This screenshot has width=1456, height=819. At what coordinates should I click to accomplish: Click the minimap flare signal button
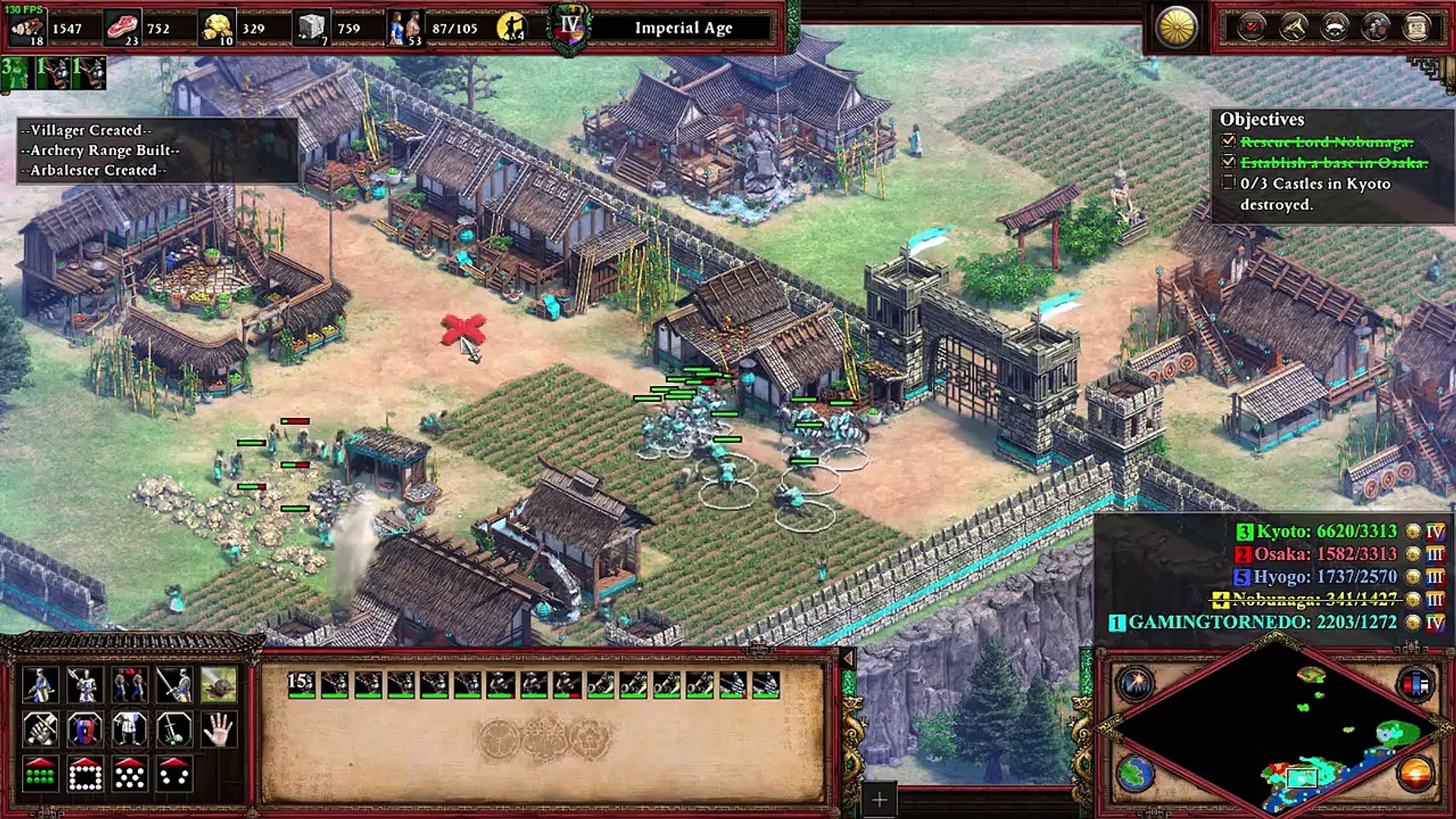pyautogui.click(x=1135, y=683)
